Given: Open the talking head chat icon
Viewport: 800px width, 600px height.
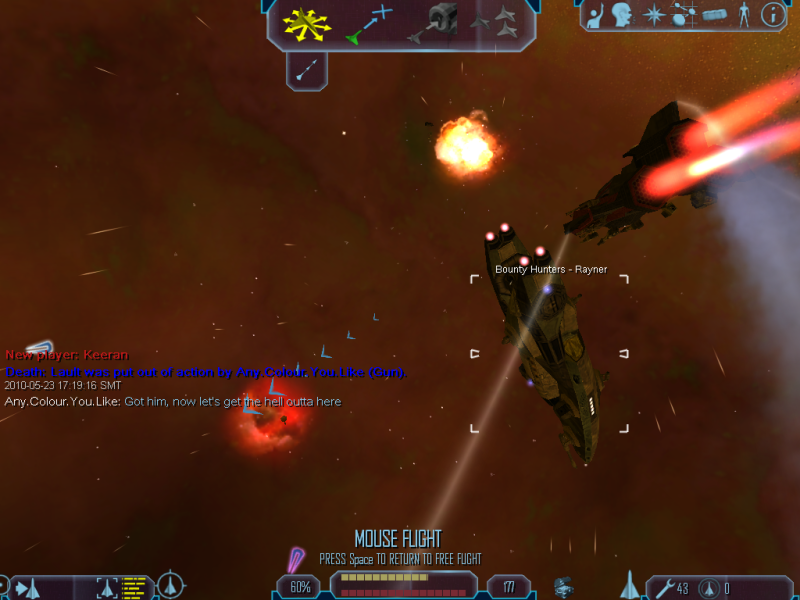Looking at the screenshot, I should 623,15.
